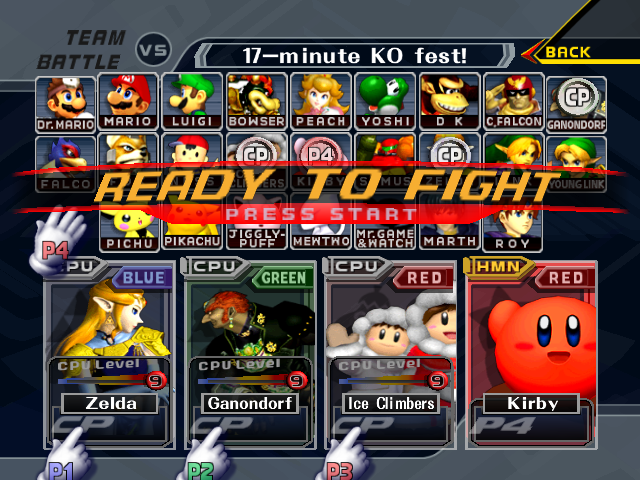Screen dimensions: 640x480
Task: Pick Young Link's portrait
Action: point(576,160)
